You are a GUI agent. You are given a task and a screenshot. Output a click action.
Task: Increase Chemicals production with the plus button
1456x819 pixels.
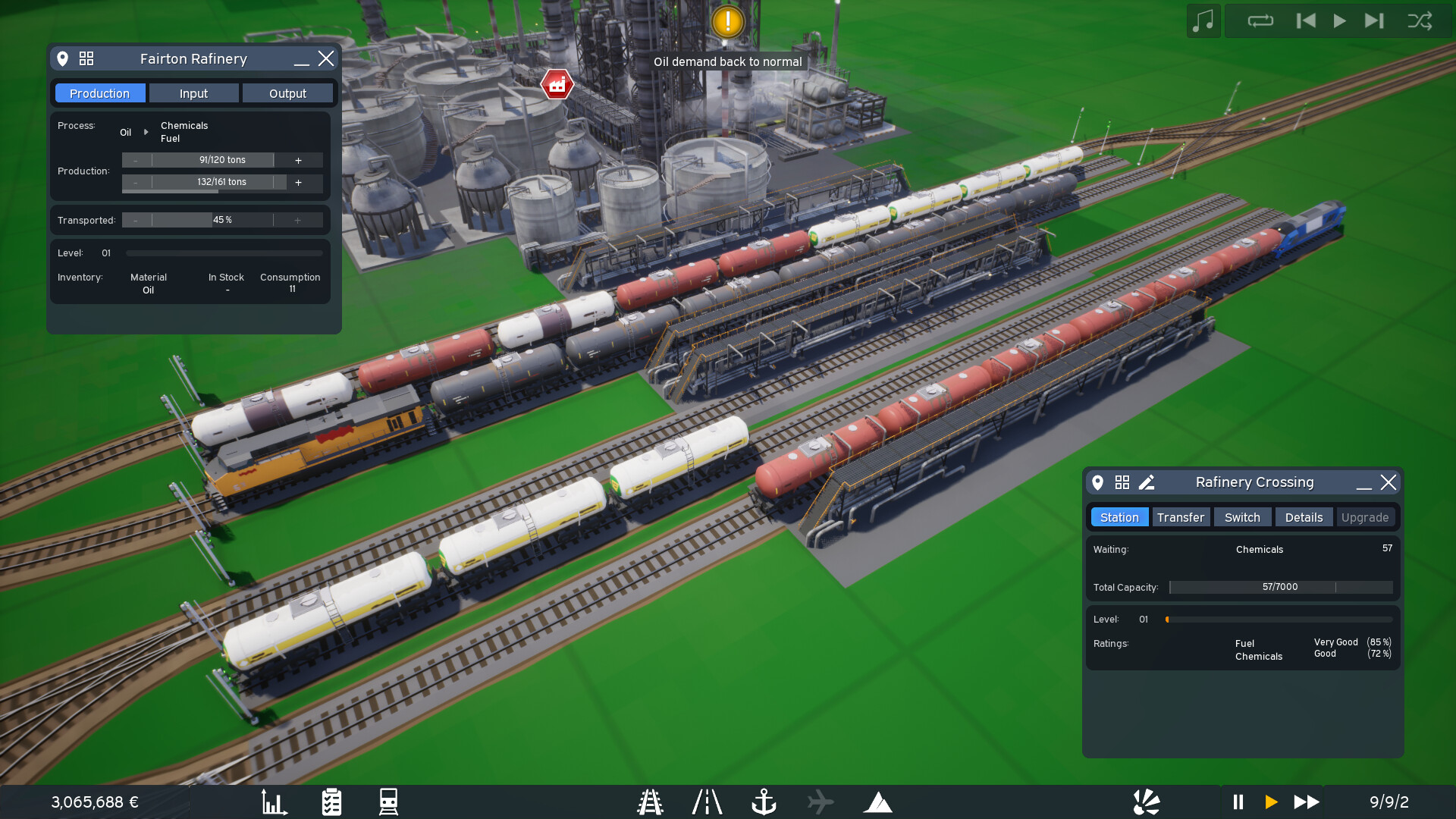298,160
